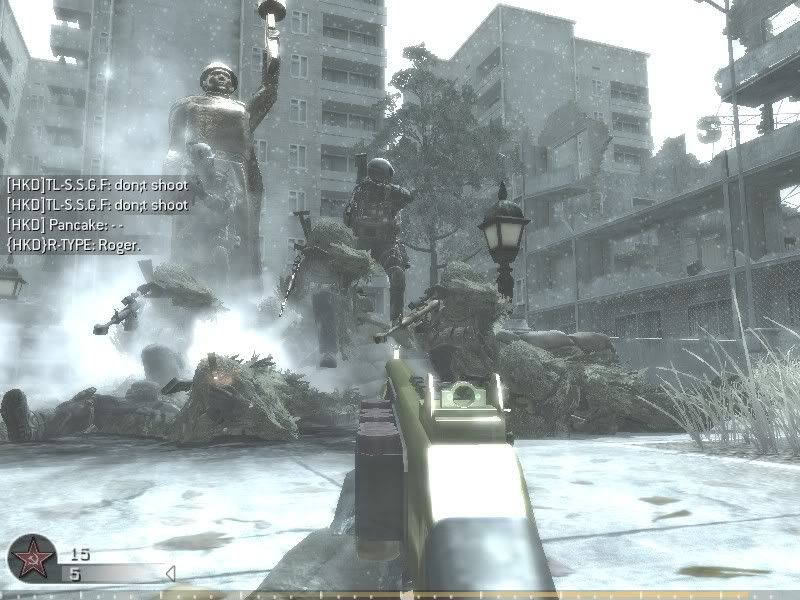Click the red star team emblem
The height and width of the screenshot is (600, 800).
click(x=30, y=558)
